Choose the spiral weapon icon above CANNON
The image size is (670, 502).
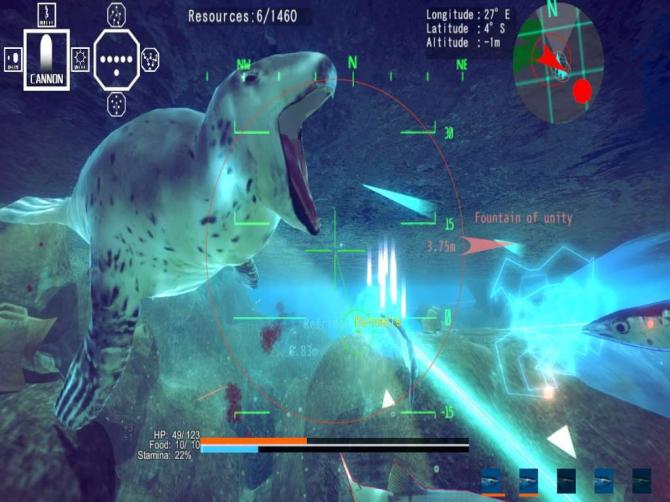[47, 14]
